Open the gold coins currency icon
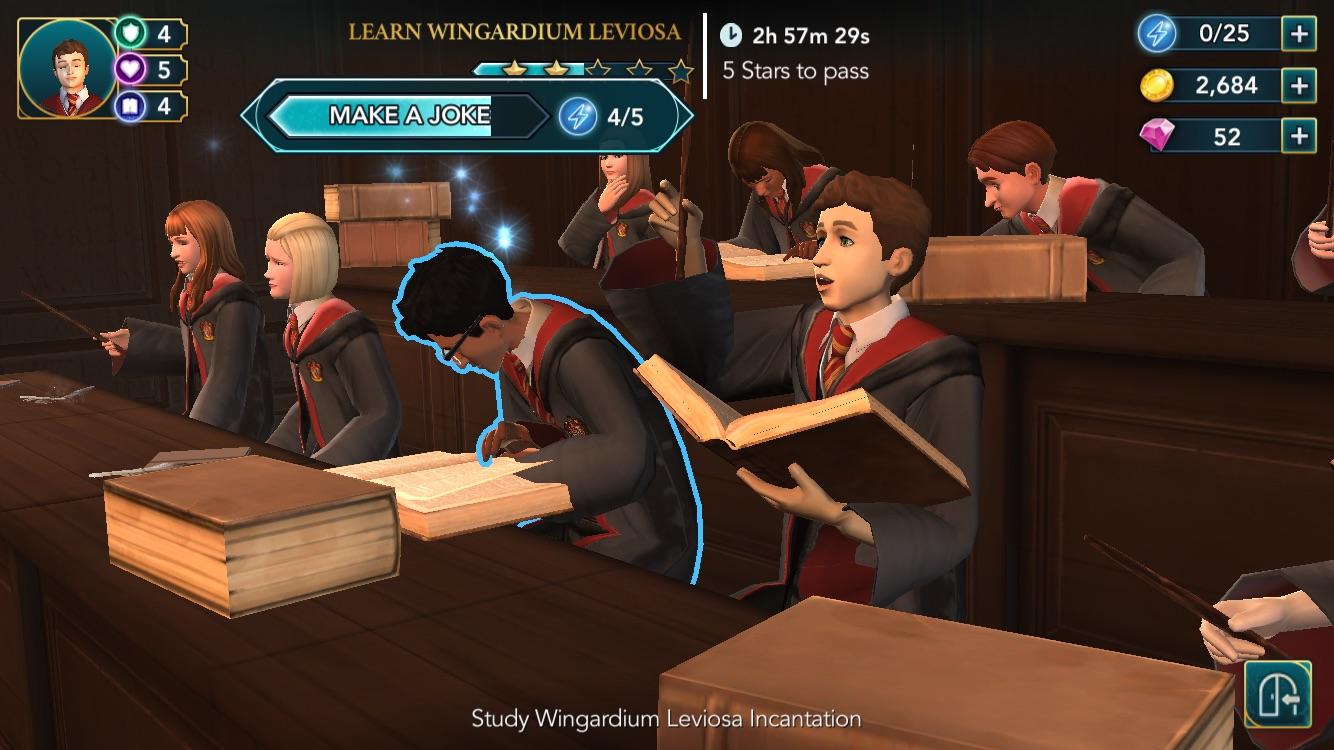 (x=1155, y=86)
